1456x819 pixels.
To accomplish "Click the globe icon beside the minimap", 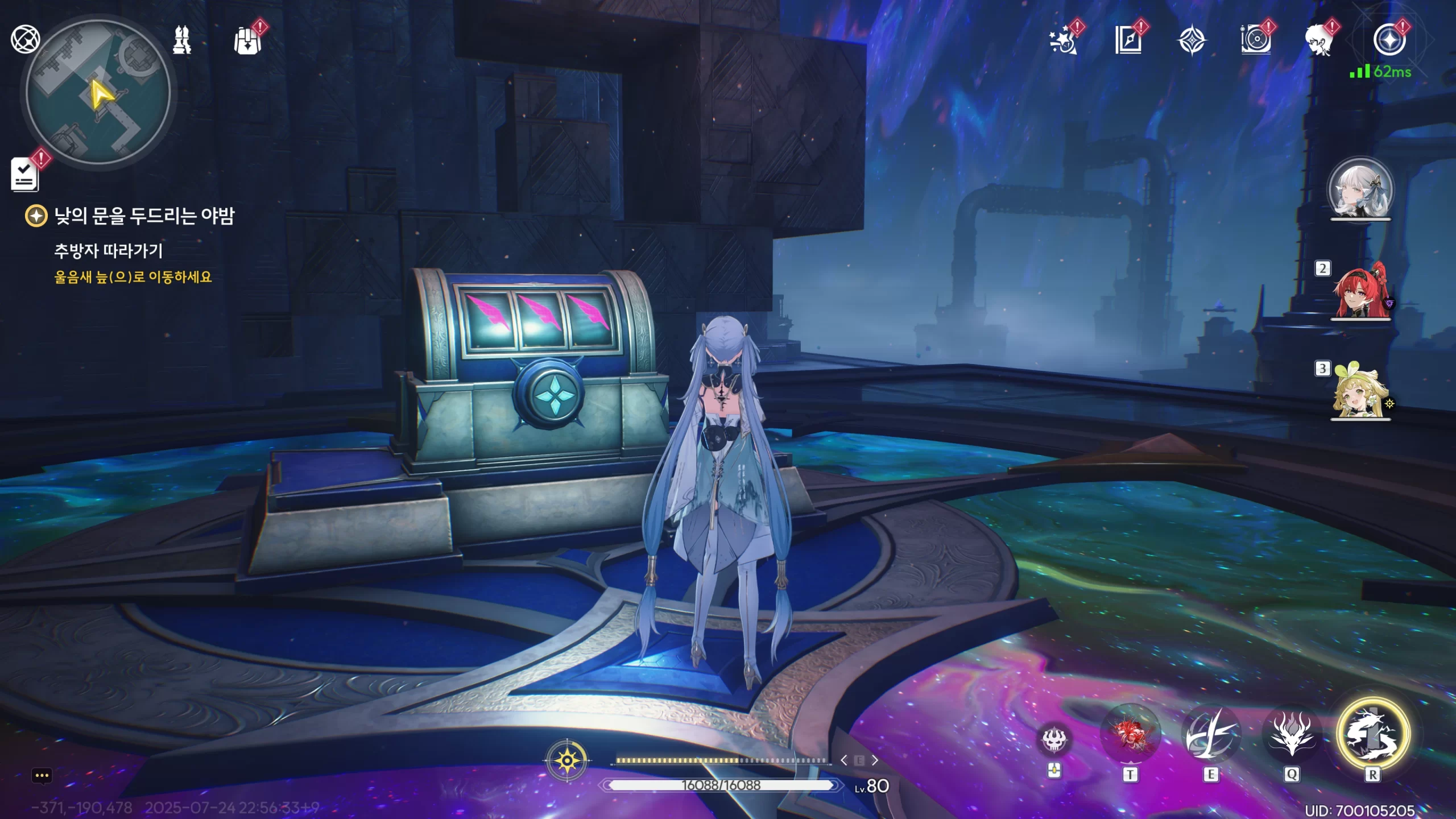I will (25, 39).
